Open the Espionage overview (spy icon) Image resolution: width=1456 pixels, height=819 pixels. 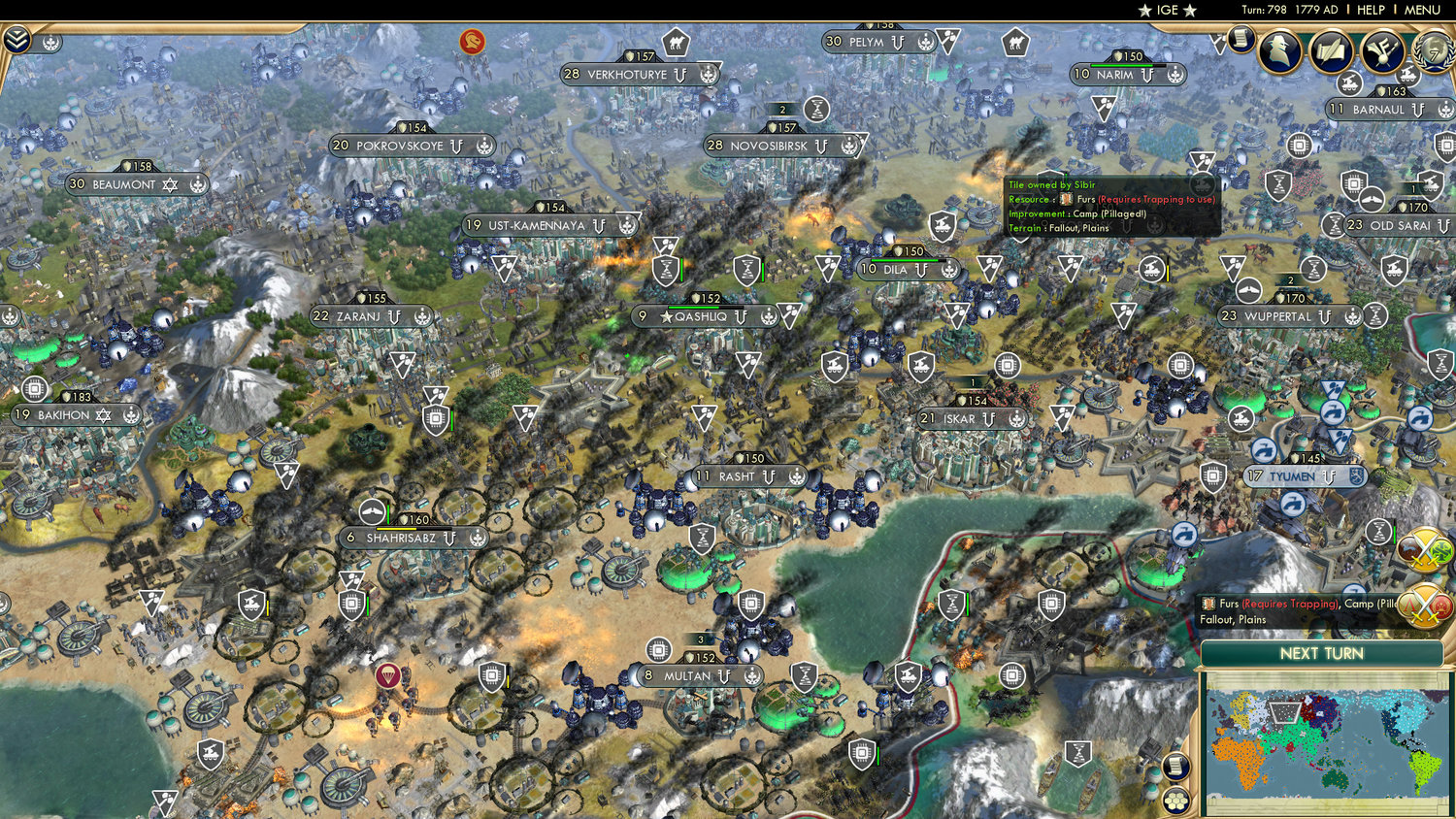pyautogui.click(x=1278, y=50)
